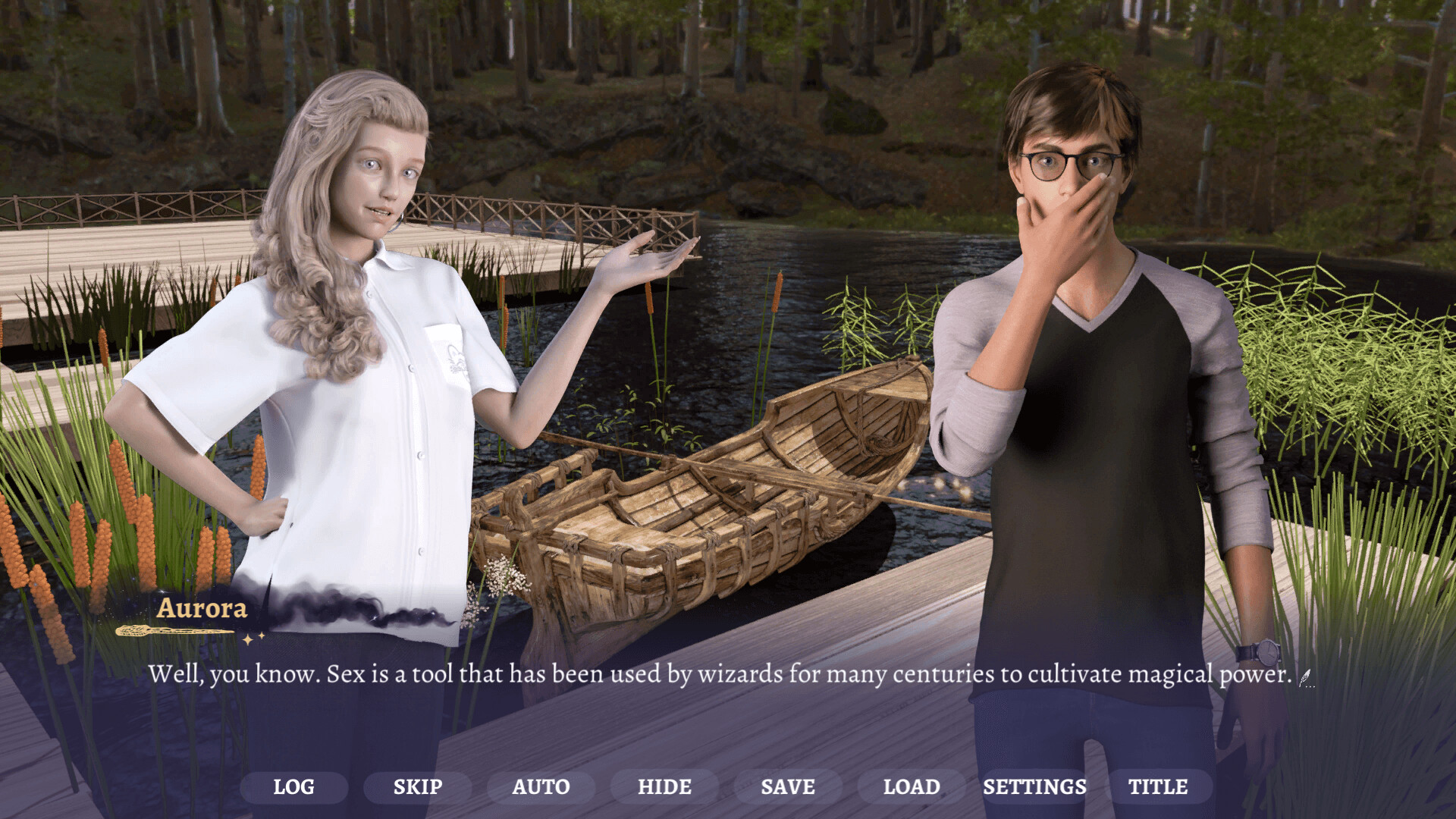Image resolution: width=1456 pixels, height=819 pixels.
Task: Return to the TITLE screen
Action: (x=1159, y=786)
